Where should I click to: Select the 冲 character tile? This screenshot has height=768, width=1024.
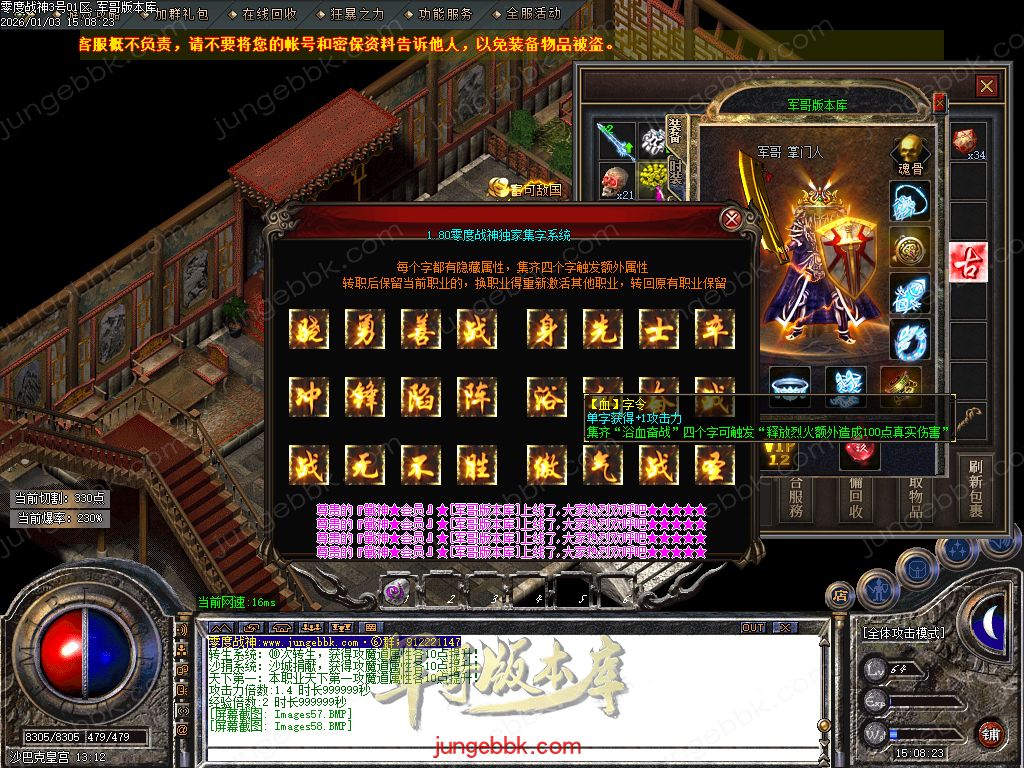pos(307,397)
